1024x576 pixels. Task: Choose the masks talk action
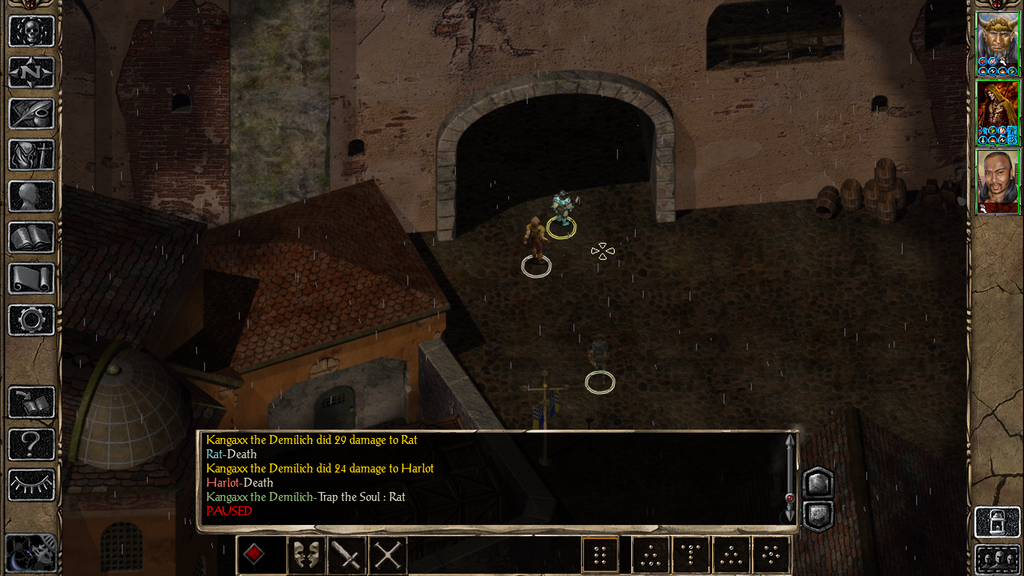pos(306,555)
